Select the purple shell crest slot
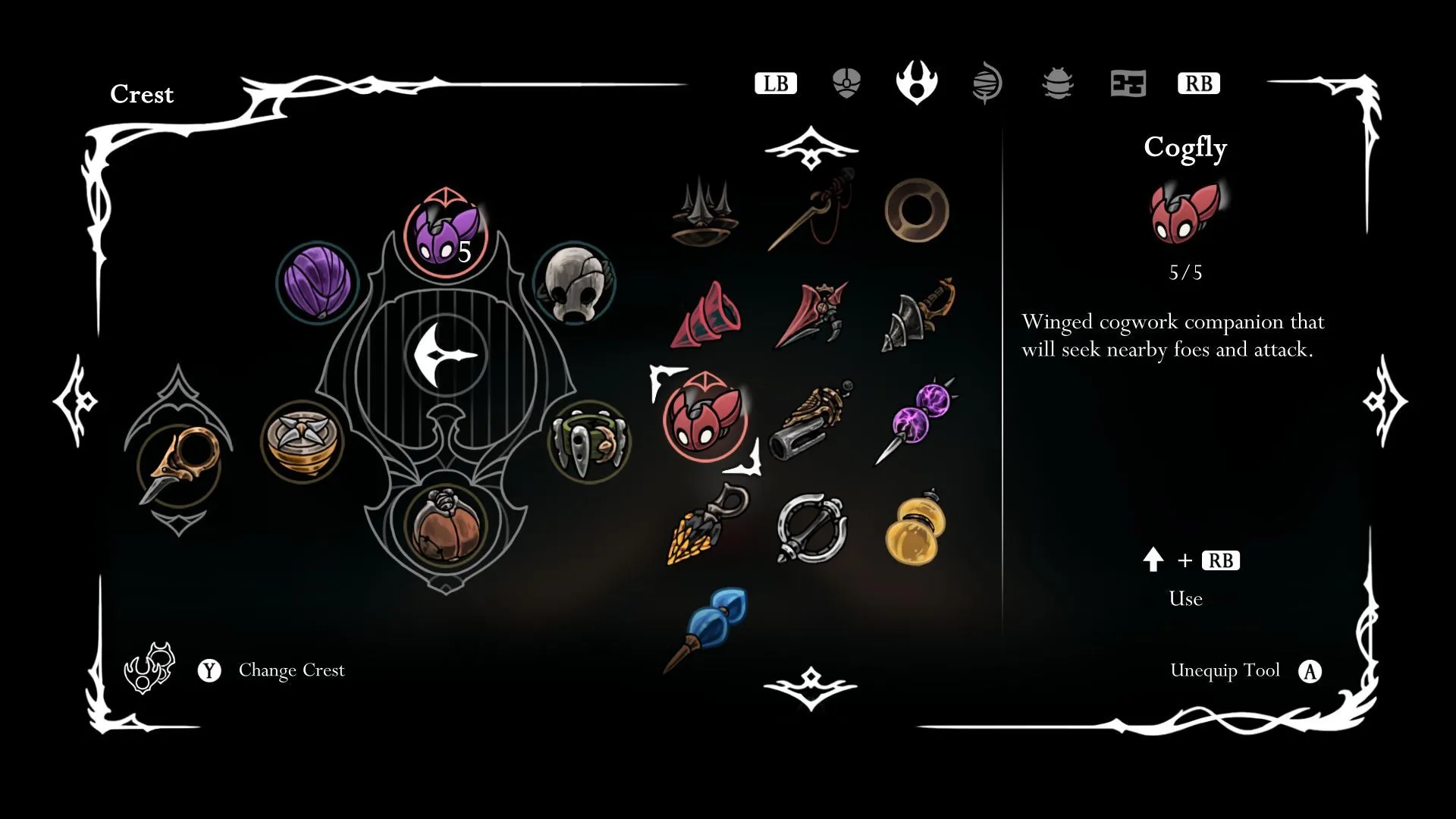Viewport: 1456px width, 819px height. pyautogui.click(x=317, y=281)
